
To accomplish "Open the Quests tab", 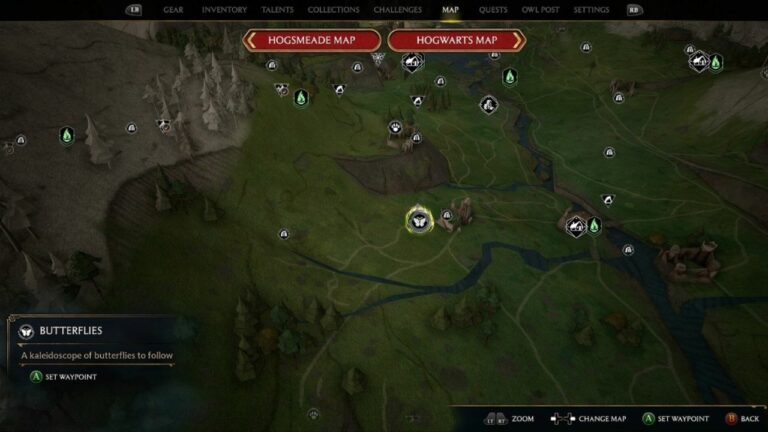I will point(493,10).
